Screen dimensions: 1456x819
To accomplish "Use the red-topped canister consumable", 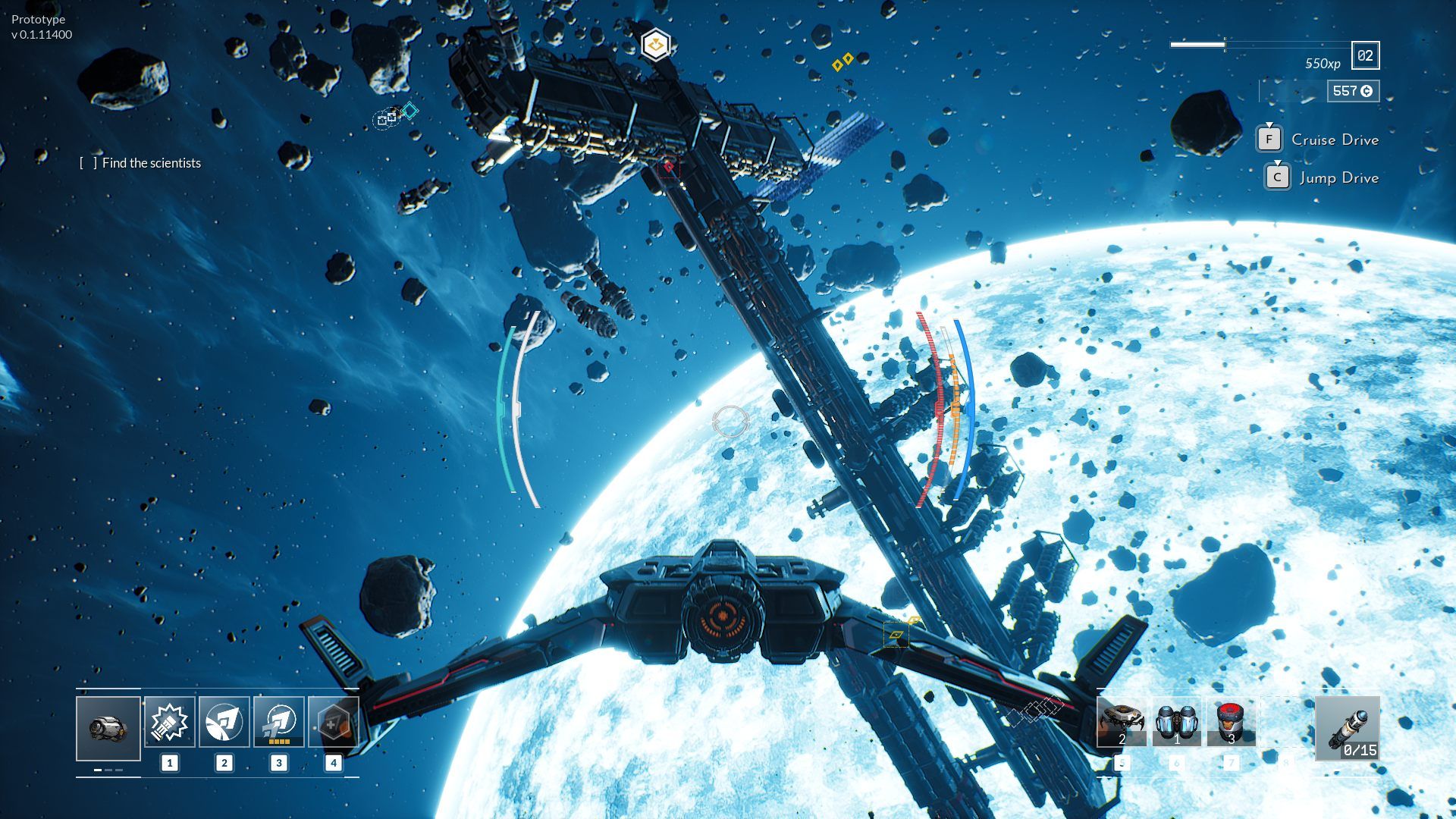I will 1231,722.
